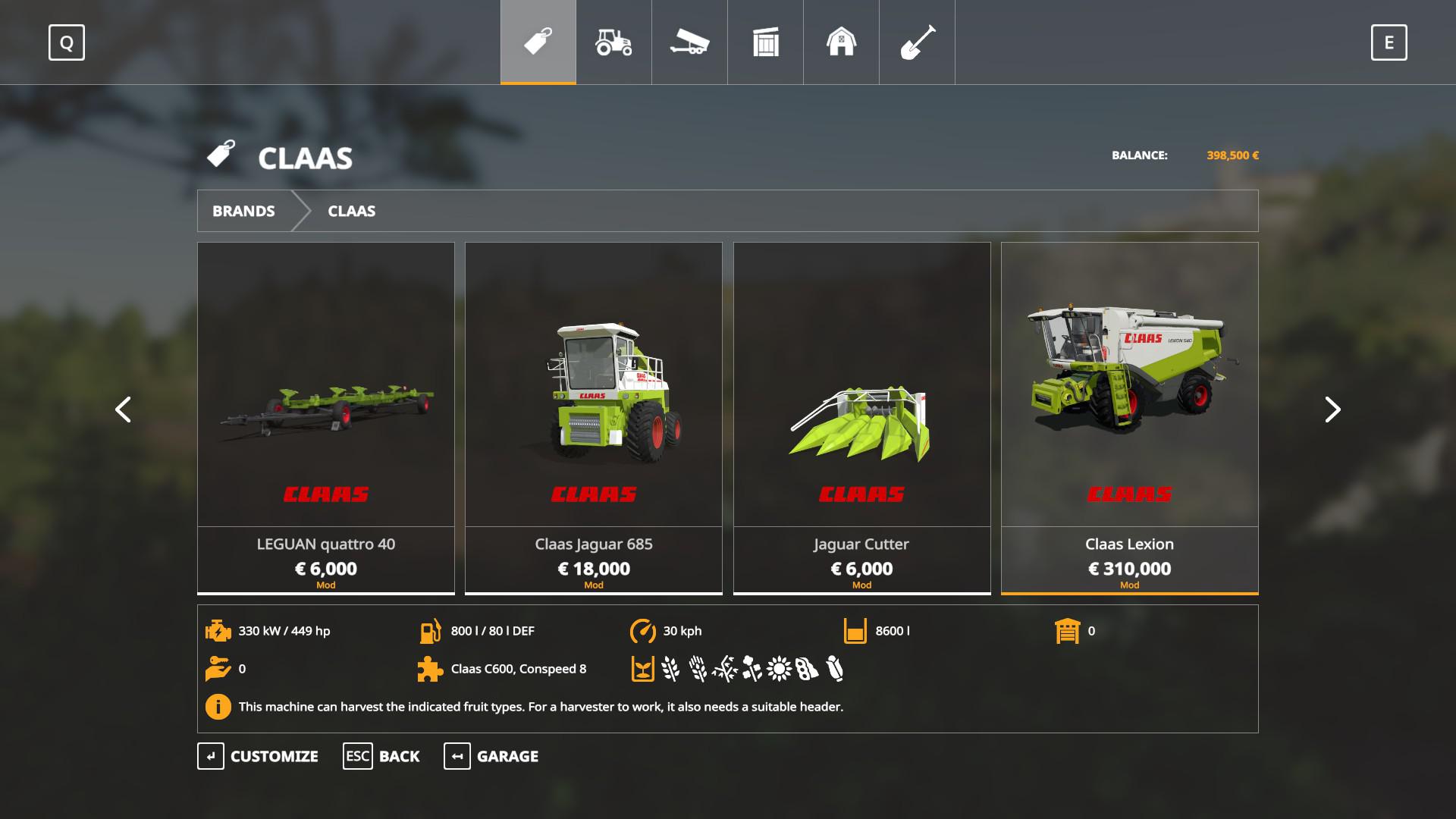This screenshot has width=1456, height=819.
Task: Show next items with right arrow
Action: (1332, 409)
